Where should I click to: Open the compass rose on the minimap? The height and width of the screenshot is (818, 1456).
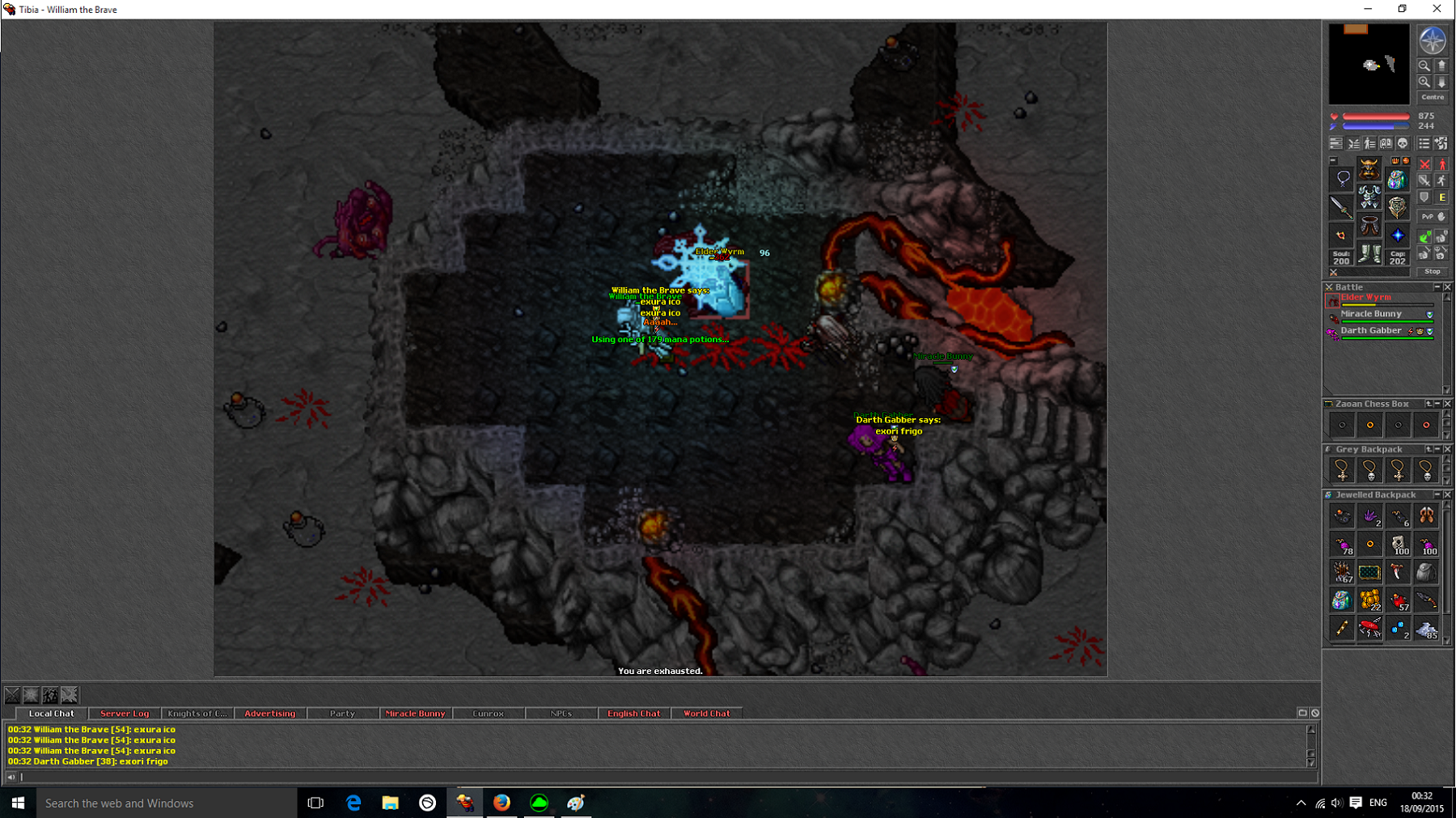(1432, 40)
